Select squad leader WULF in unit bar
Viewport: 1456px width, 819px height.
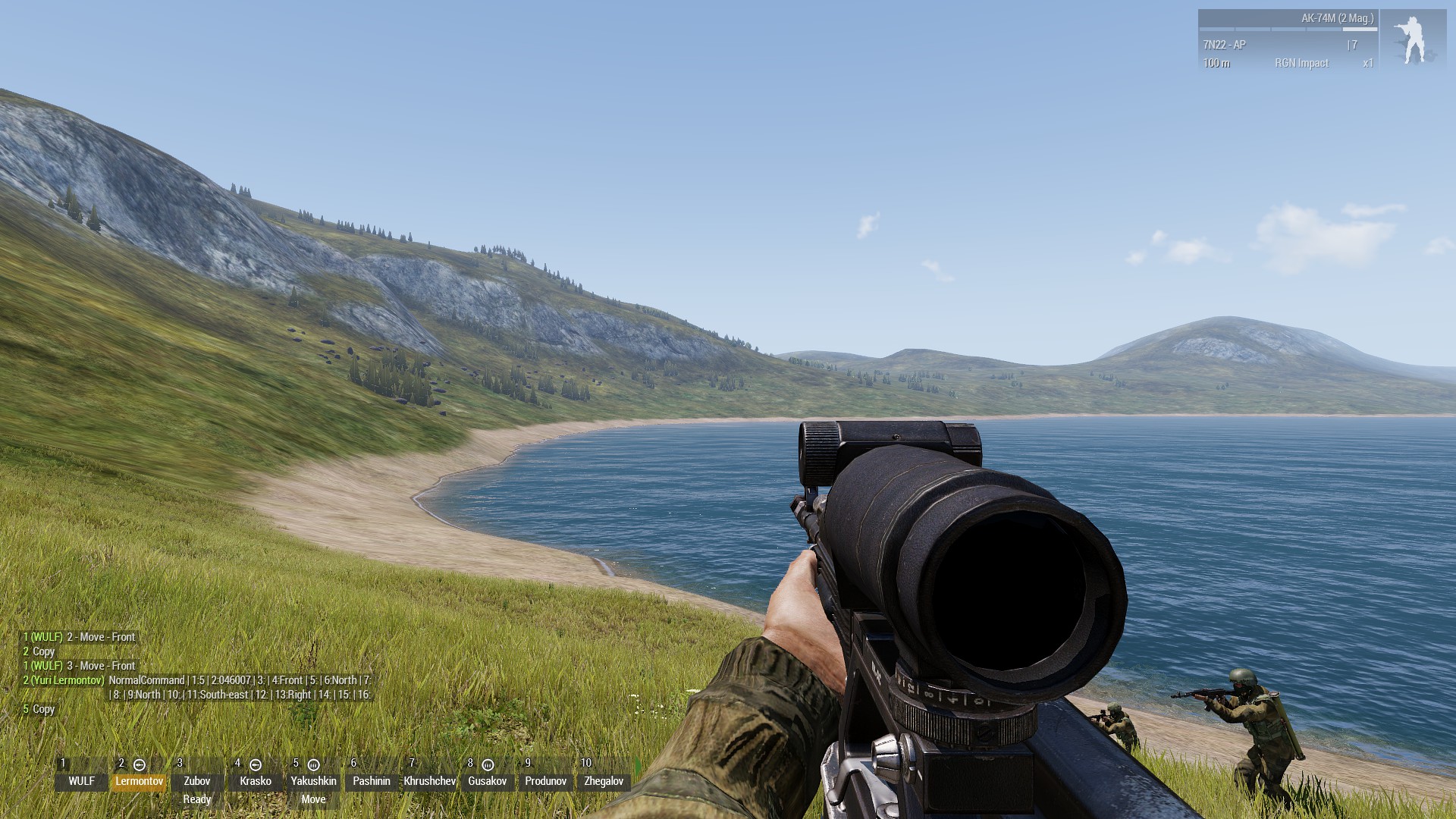coord(81,780)
